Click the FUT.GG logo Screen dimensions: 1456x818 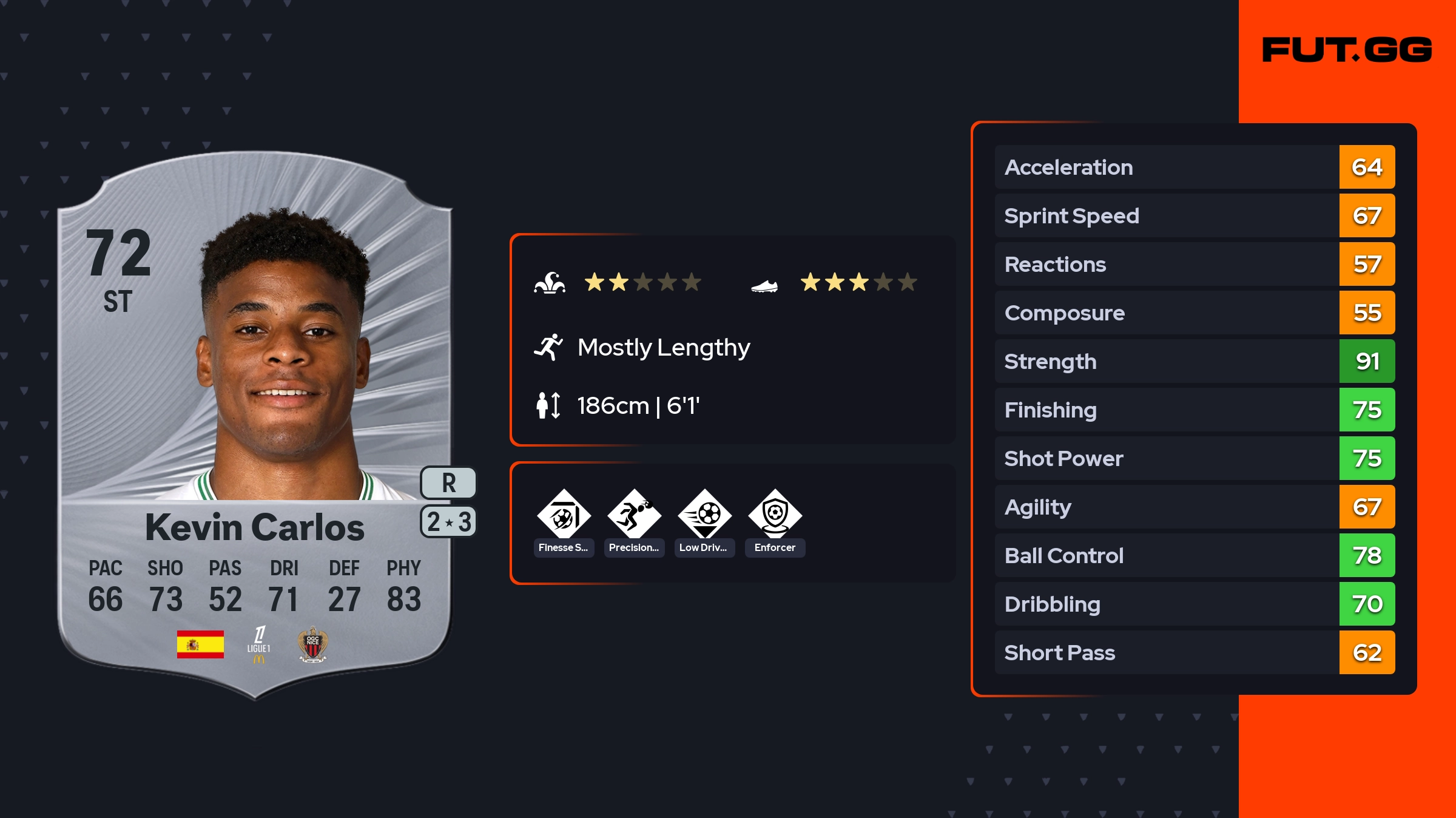coord(1347,50)
